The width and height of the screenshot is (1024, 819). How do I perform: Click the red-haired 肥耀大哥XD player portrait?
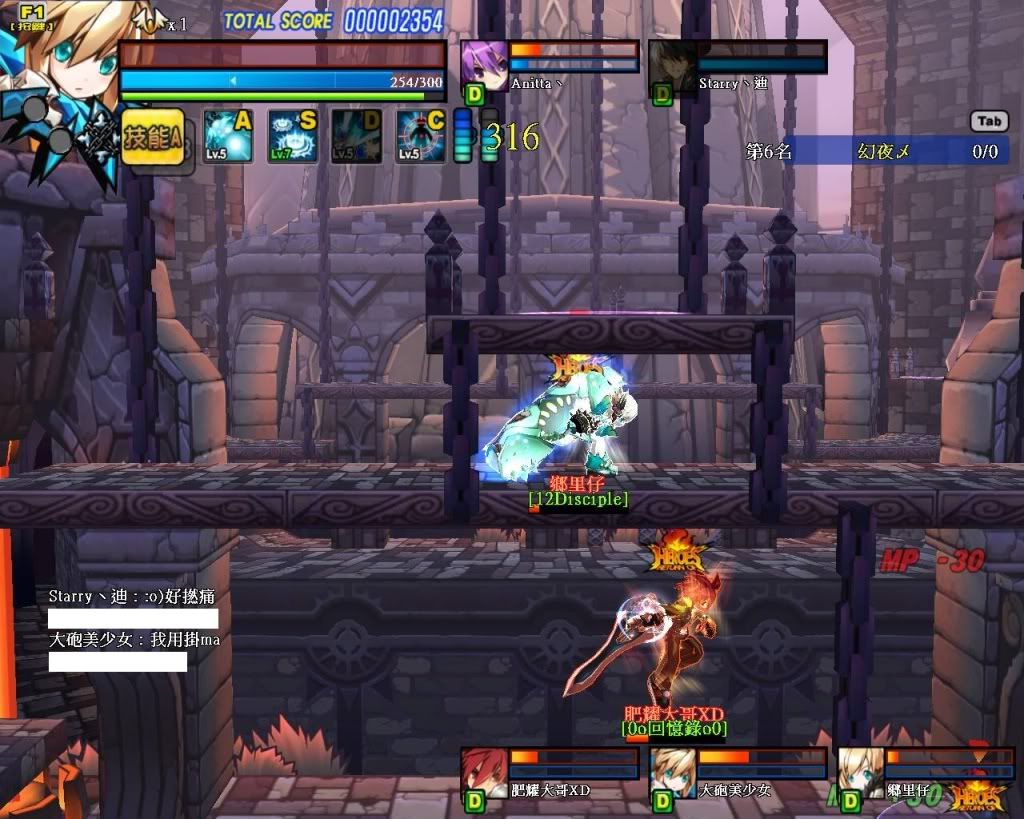484,771
